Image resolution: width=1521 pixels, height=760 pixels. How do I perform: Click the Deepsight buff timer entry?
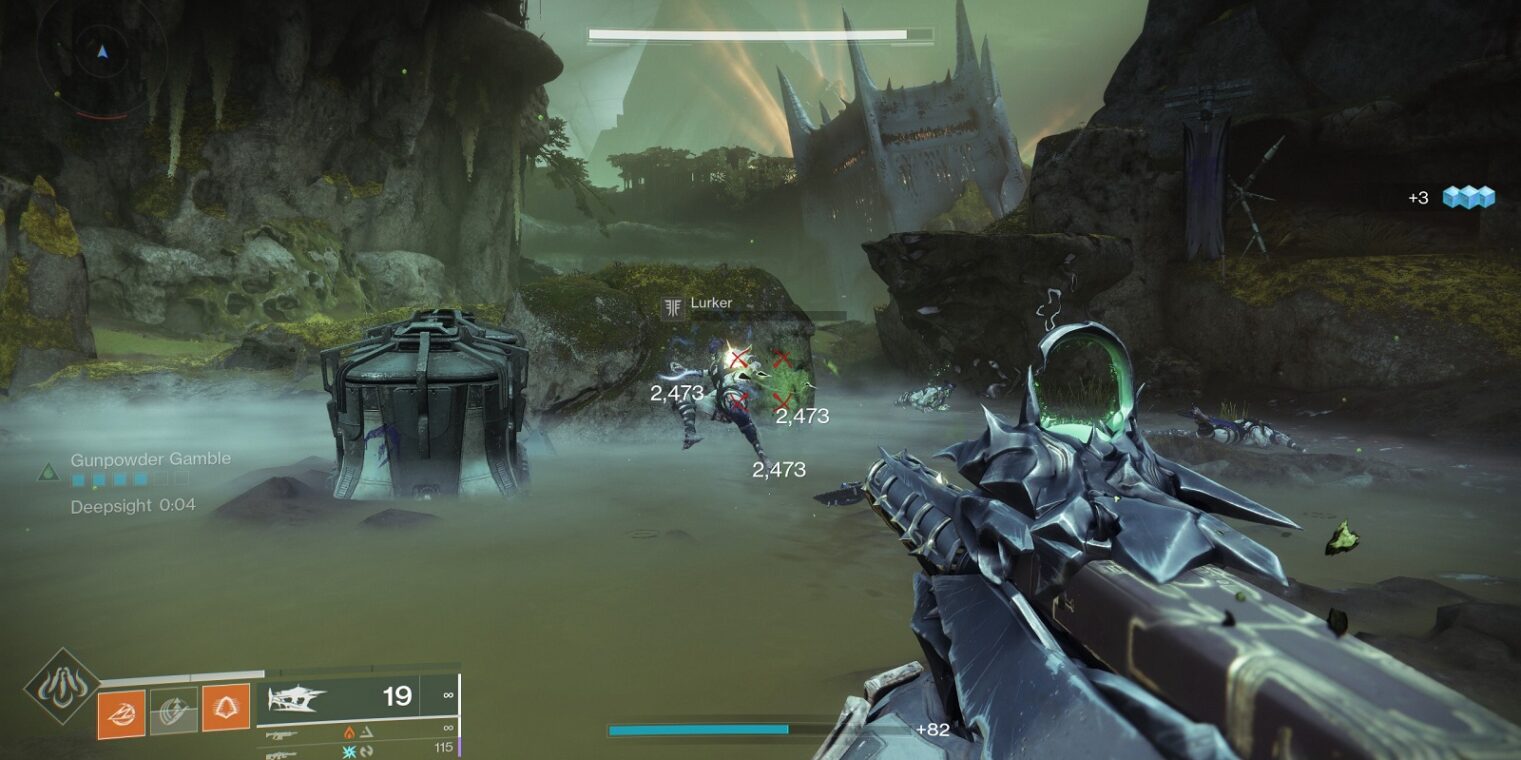pyautogui.click(x=133, y=506)
